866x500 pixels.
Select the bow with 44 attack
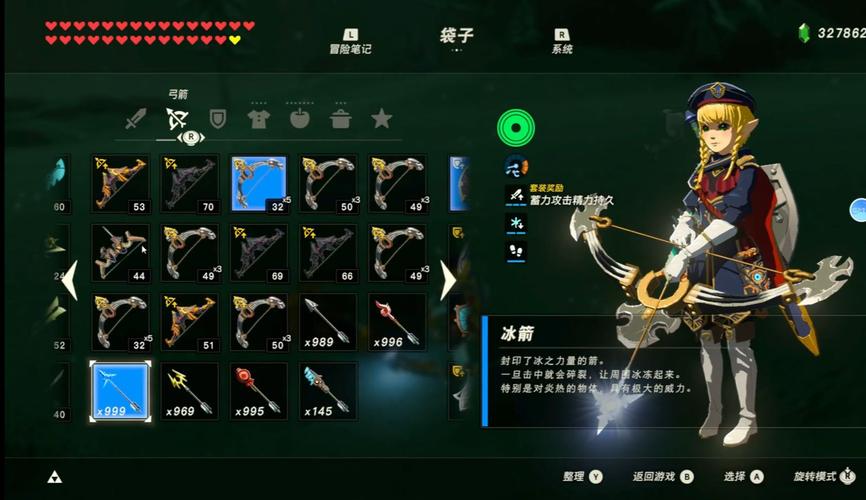pos(120,252)
